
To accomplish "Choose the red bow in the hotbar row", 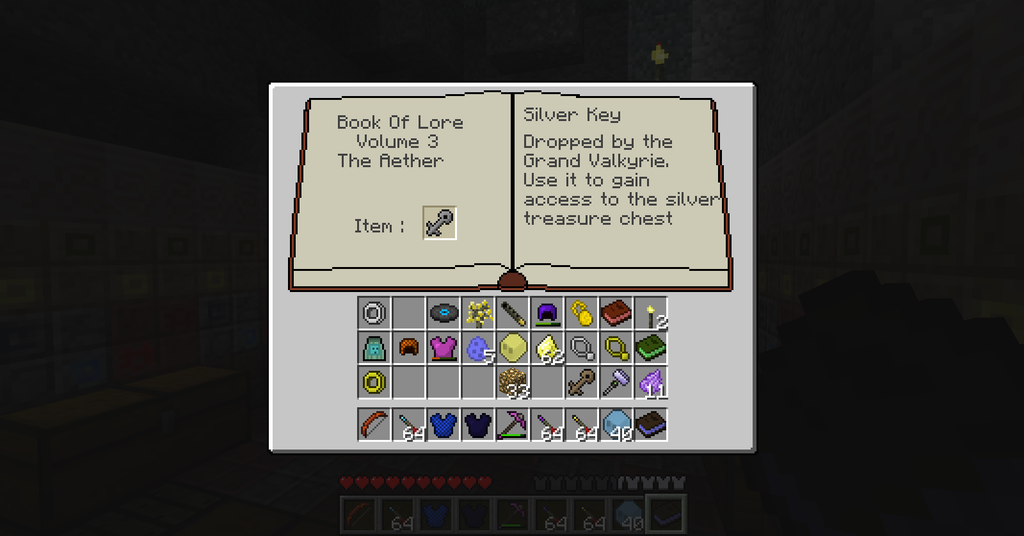I will 374,424.
